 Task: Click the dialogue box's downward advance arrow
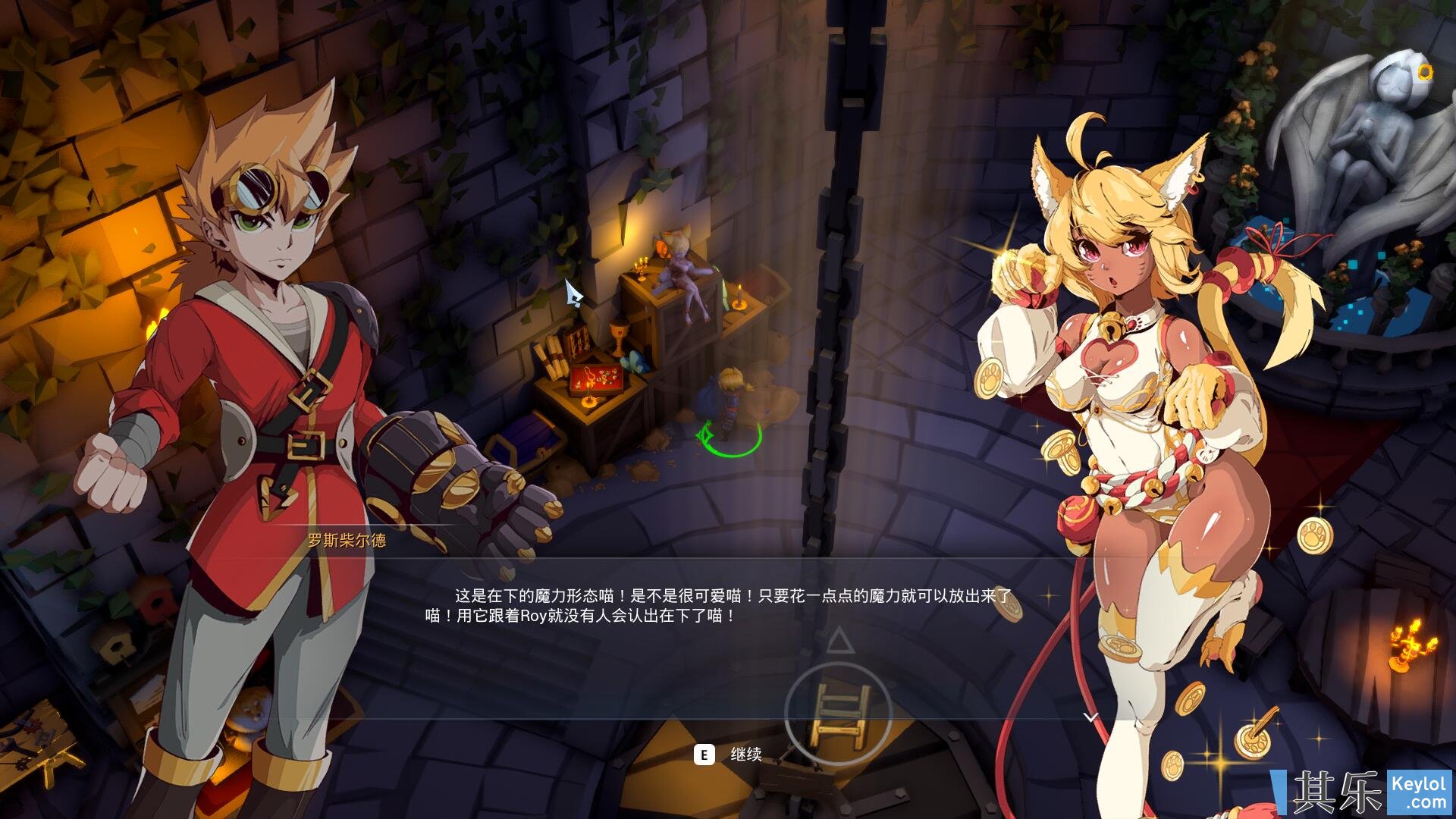click(1090, 717)
